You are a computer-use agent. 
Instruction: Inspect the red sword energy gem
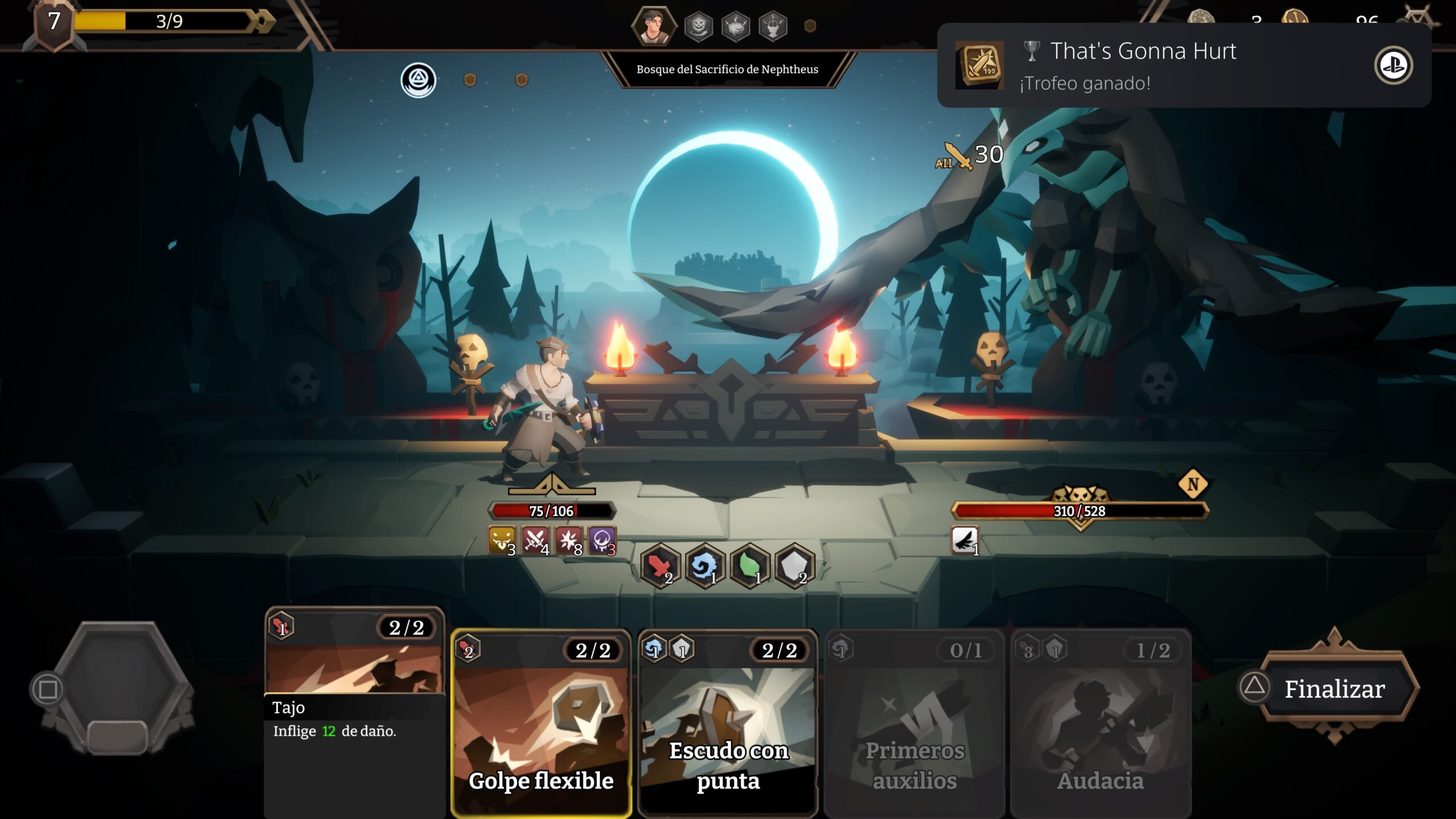660,566
